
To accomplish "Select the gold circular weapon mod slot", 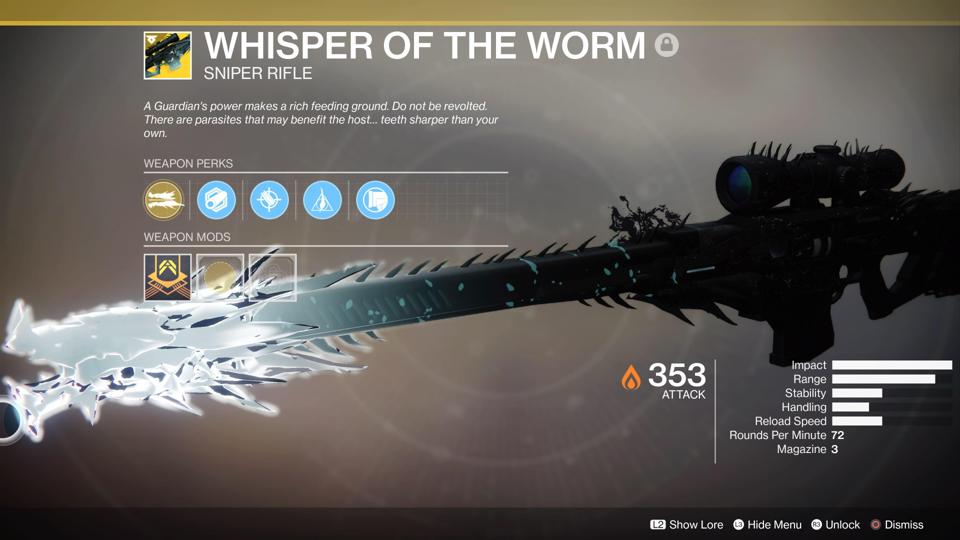I will (220, 277).
